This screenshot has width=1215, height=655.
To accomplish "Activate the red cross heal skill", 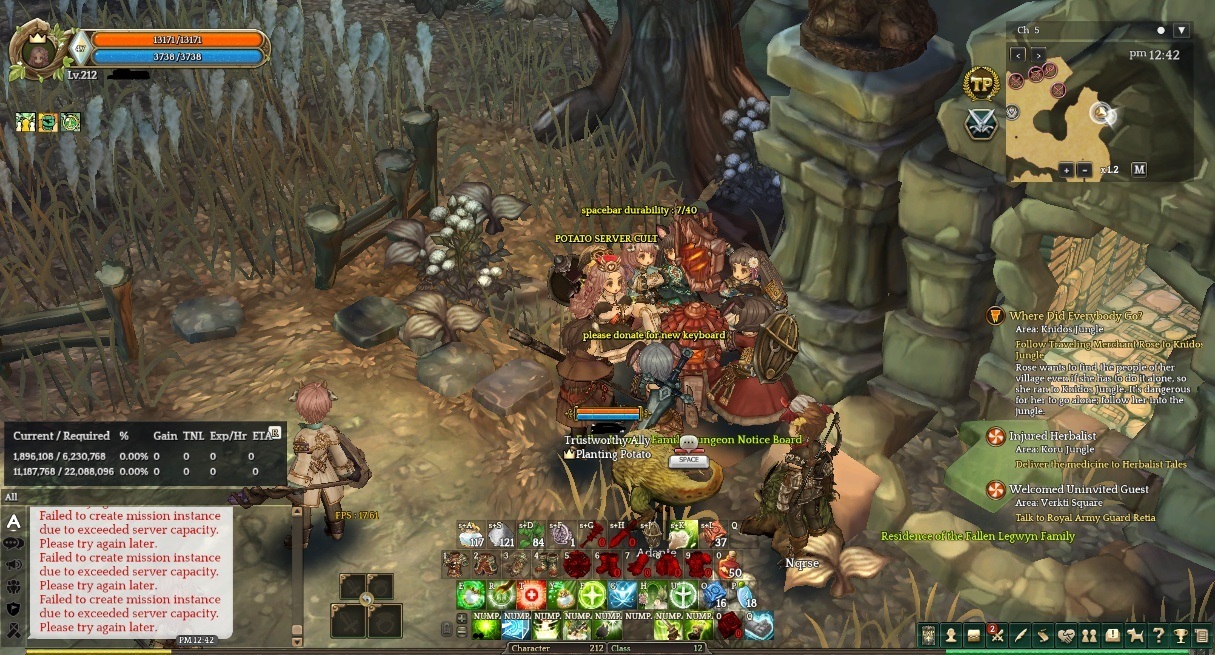I will pos(532,595).
